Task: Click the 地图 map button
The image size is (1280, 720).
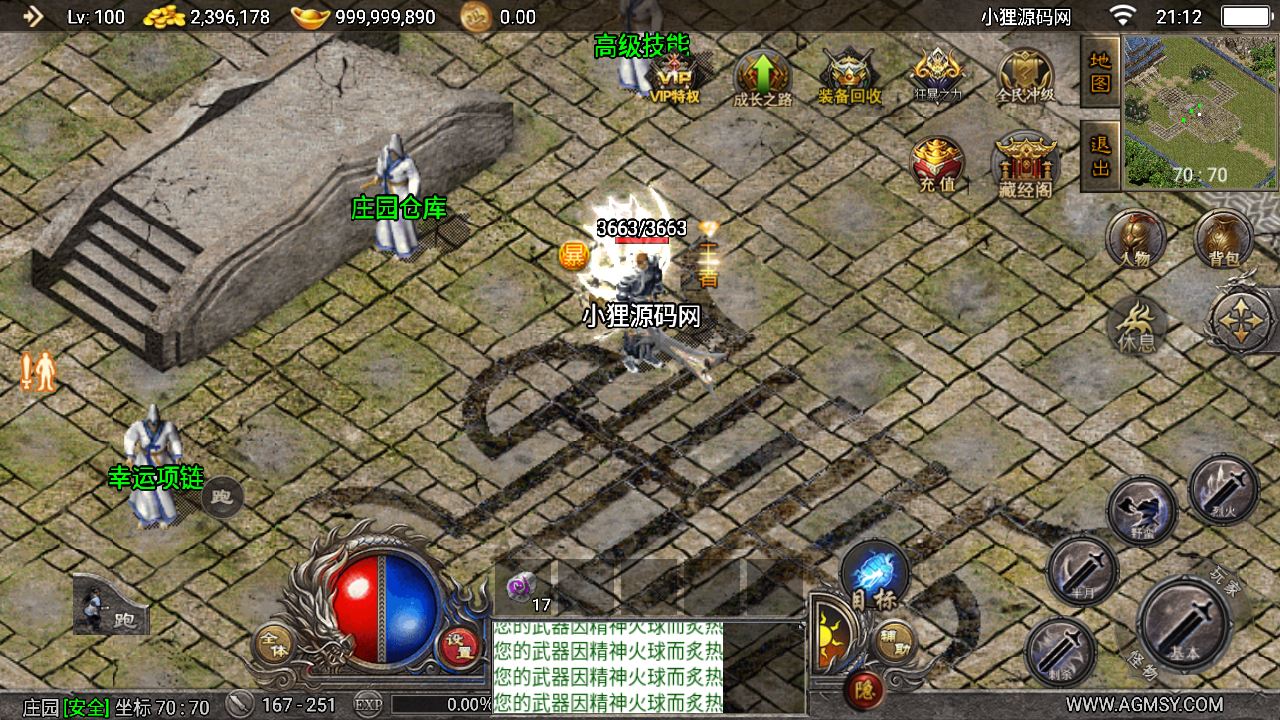Action: 1100,71
